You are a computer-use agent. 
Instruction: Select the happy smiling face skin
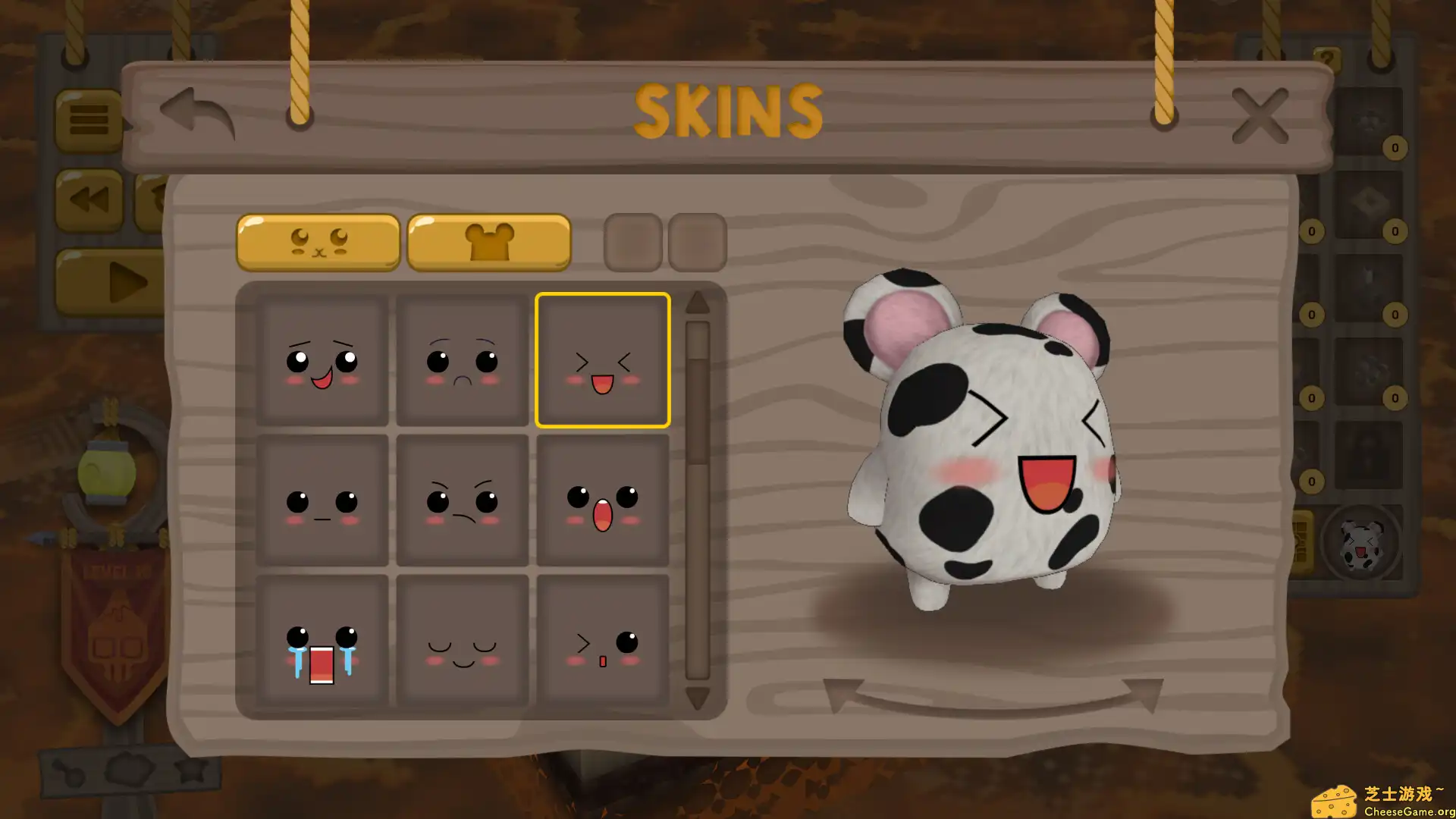[x=323, y=359]
